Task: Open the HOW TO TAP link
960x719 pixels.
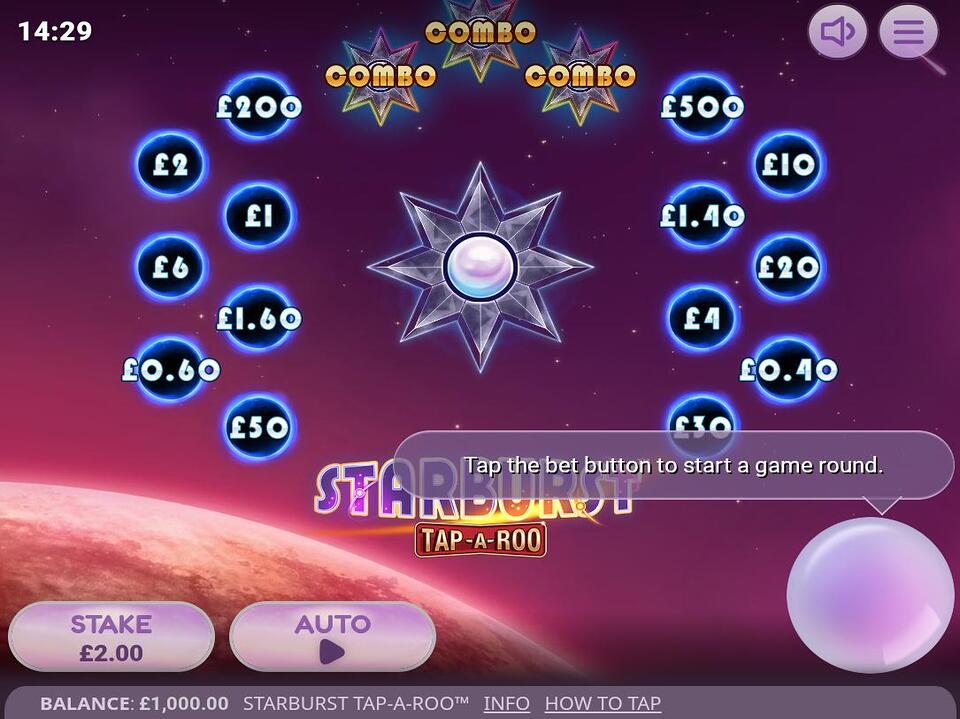Action: [x=602, y=703]
